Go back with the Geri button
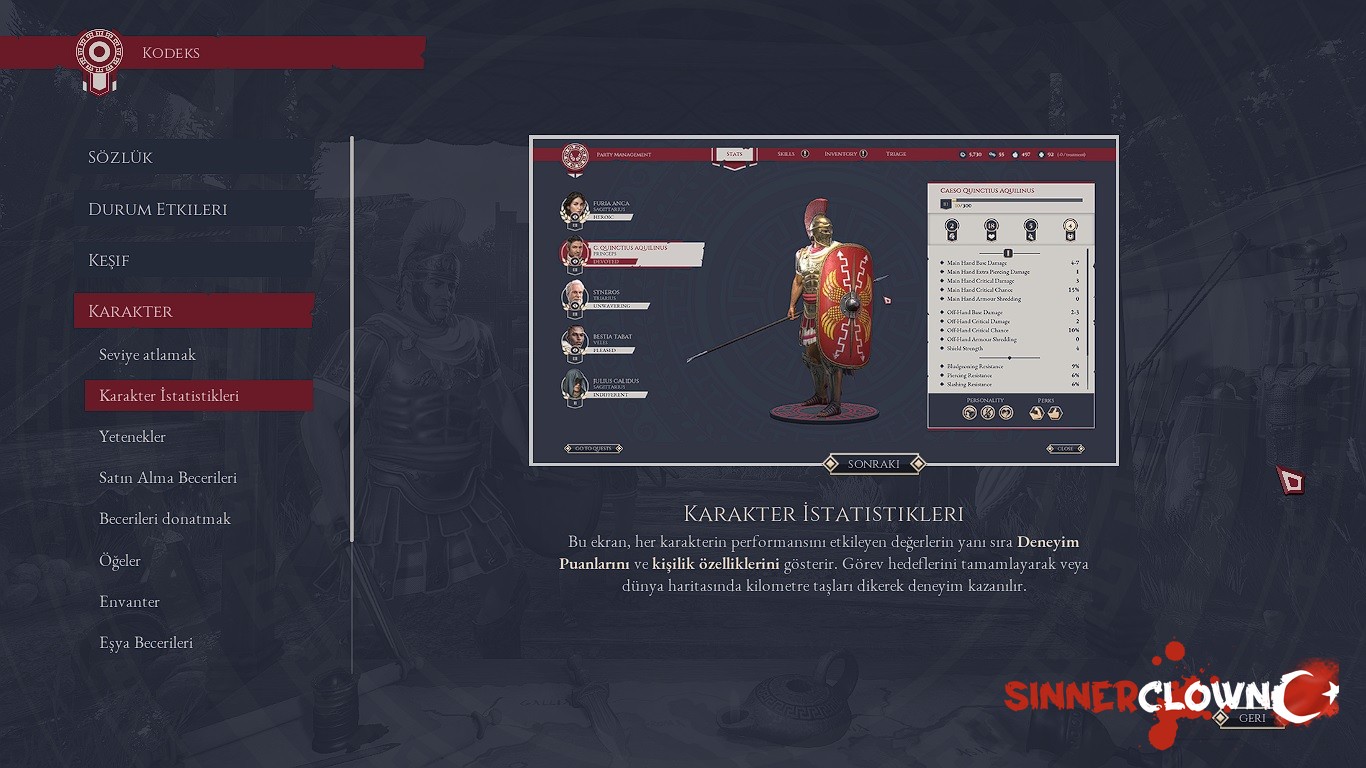 1252,718
